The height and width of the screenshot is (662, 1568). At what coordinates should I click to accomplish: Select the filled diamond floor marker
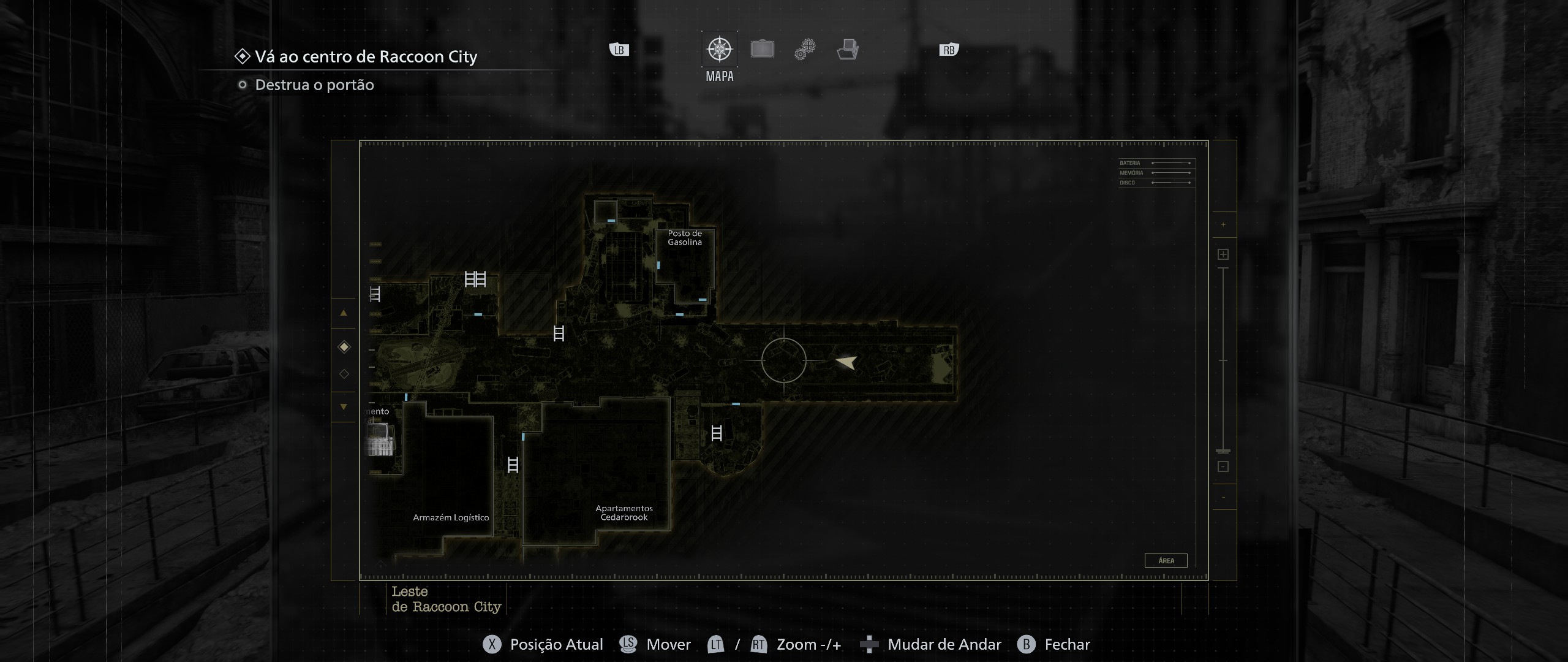(x=344, y=348)
